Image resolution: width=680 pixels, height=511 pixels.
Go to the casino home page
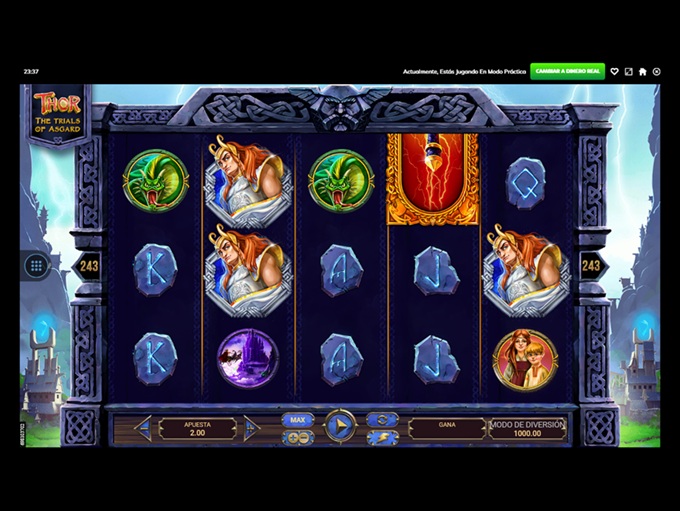(x=643, y=72)
